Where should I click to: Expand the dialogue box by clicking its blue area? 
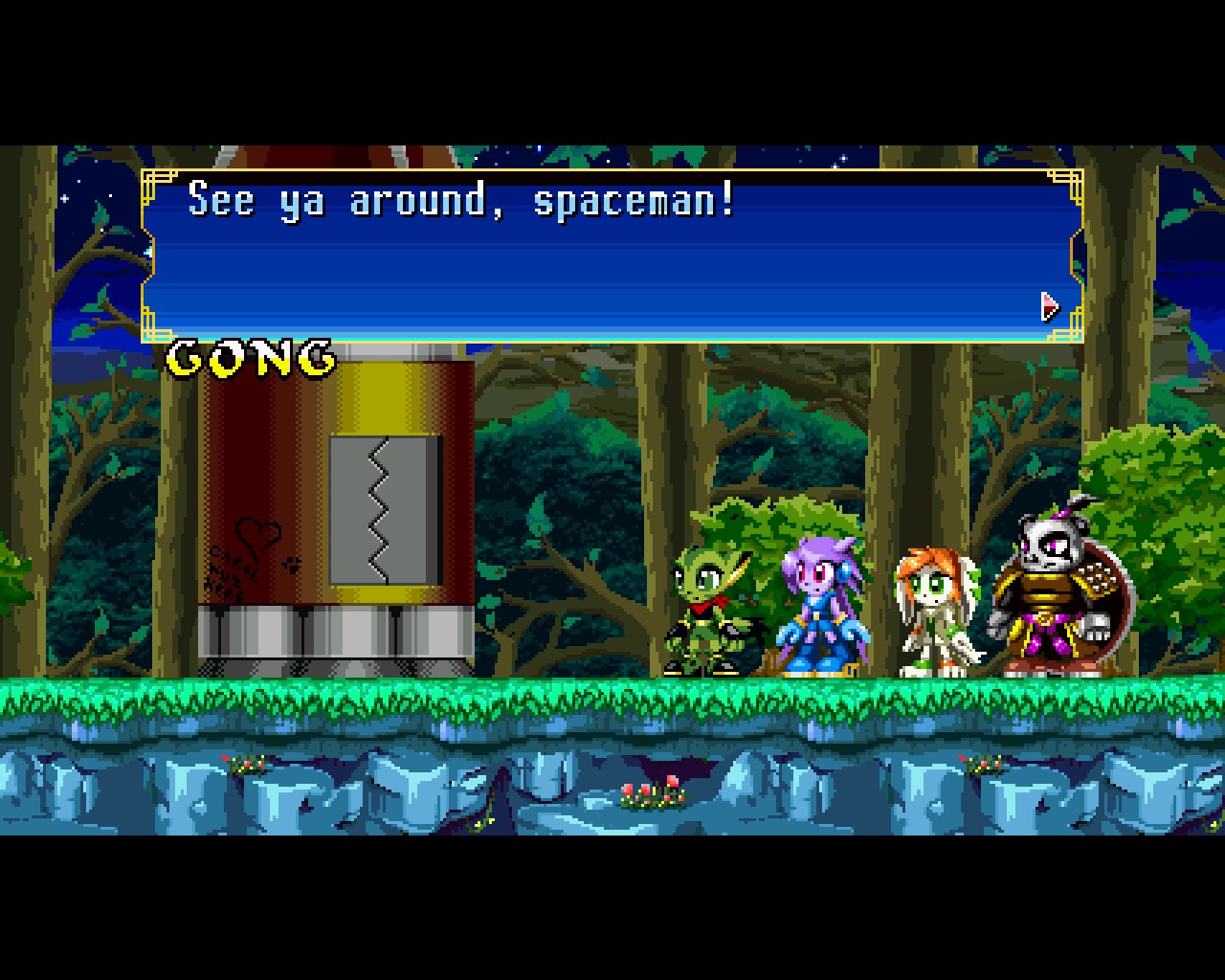click(x=612, y=268)
